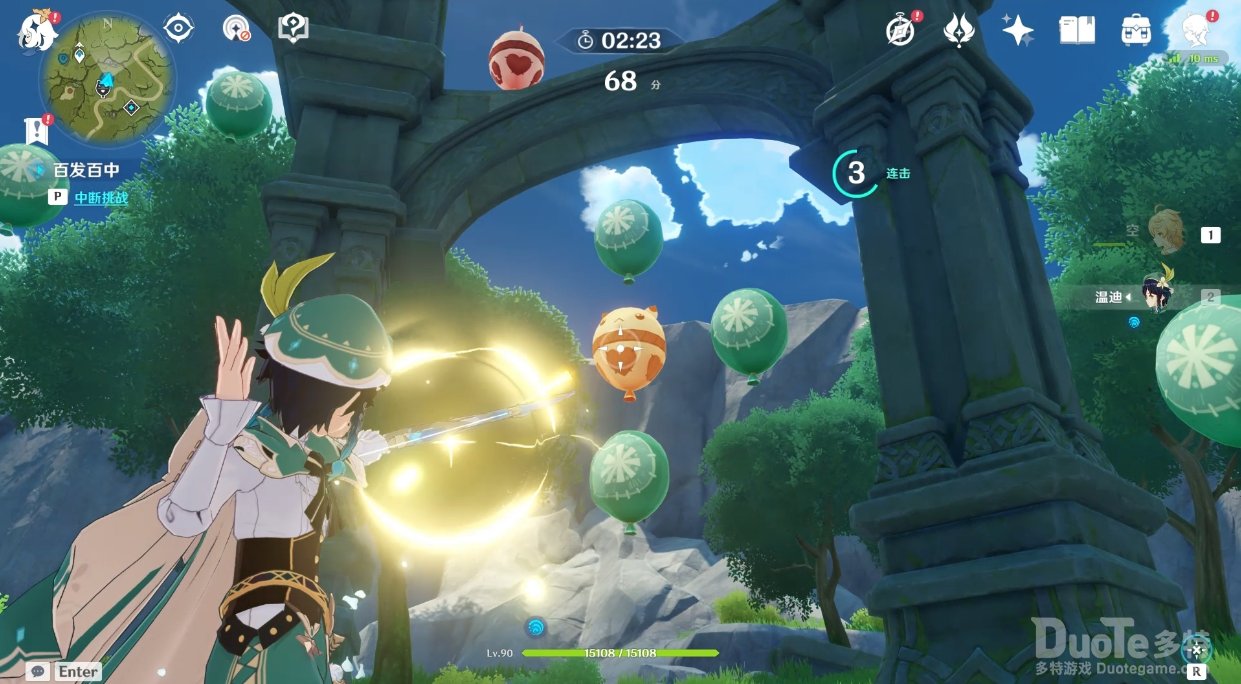1241x684 pixels.
Task: Open the exclamation bookmark quest icon
Action: click(x=37, y=130)
